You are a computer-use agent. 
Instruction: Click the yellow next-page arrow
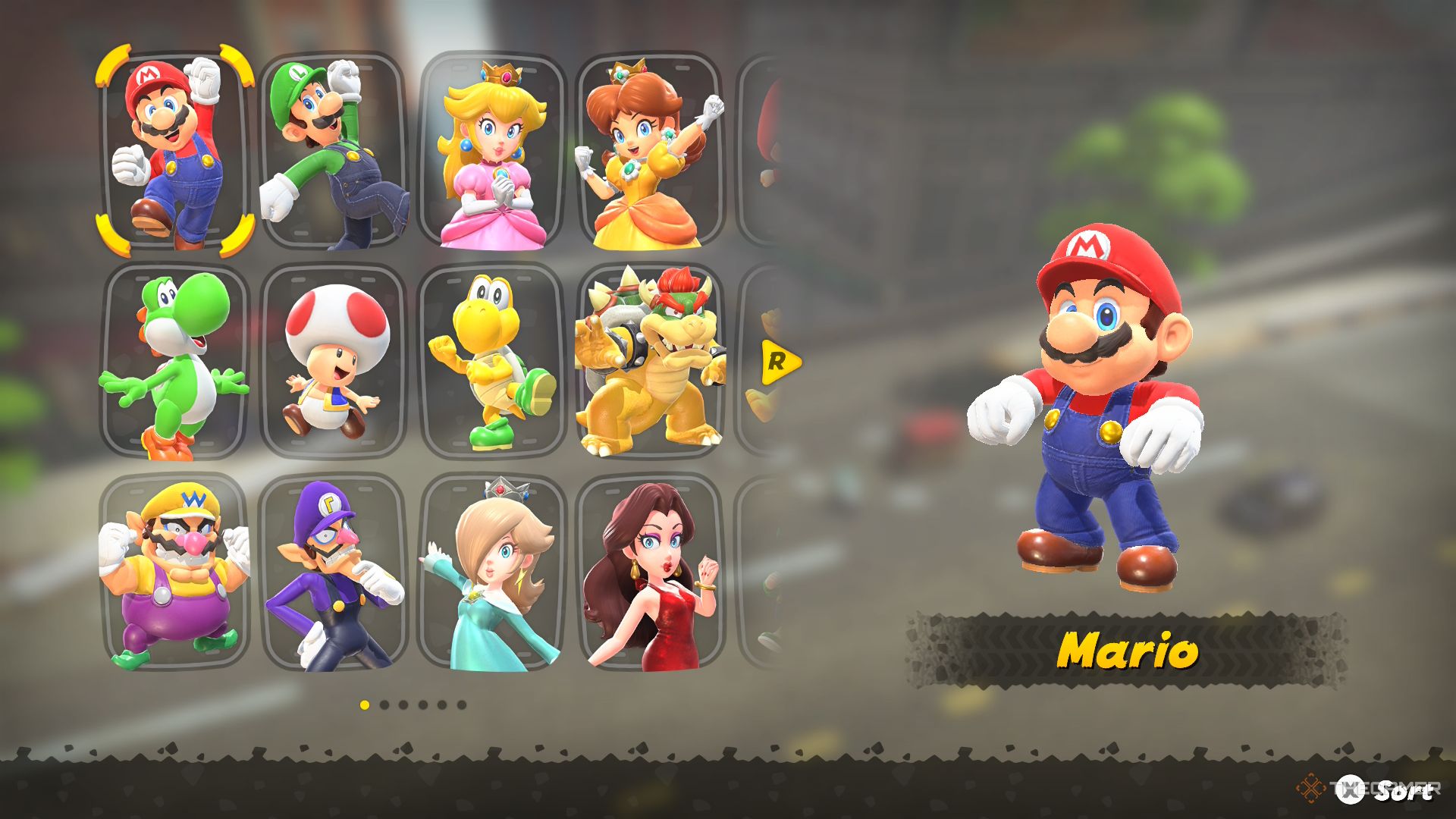[x=779, y=362]
